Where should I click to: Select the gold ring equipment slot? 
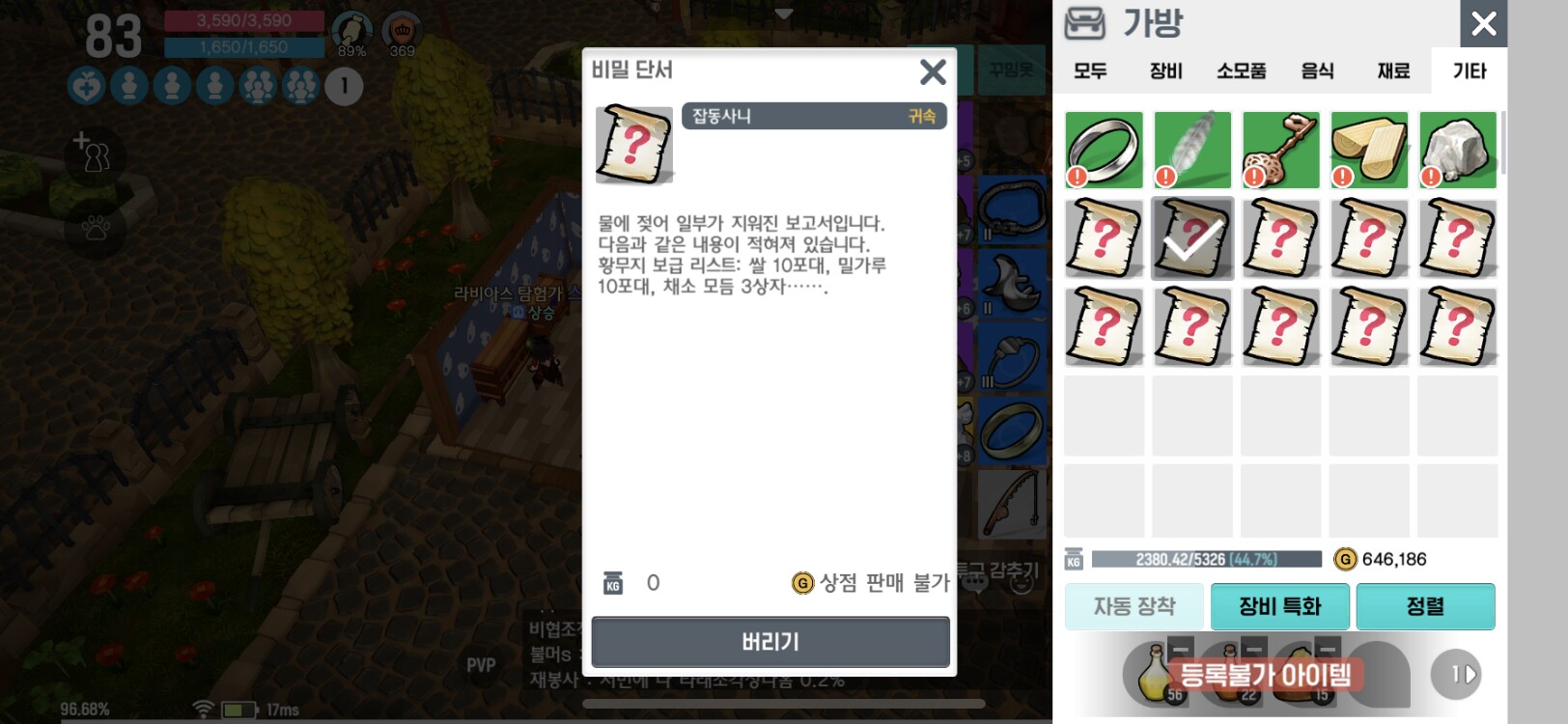tap(1012, 432)
